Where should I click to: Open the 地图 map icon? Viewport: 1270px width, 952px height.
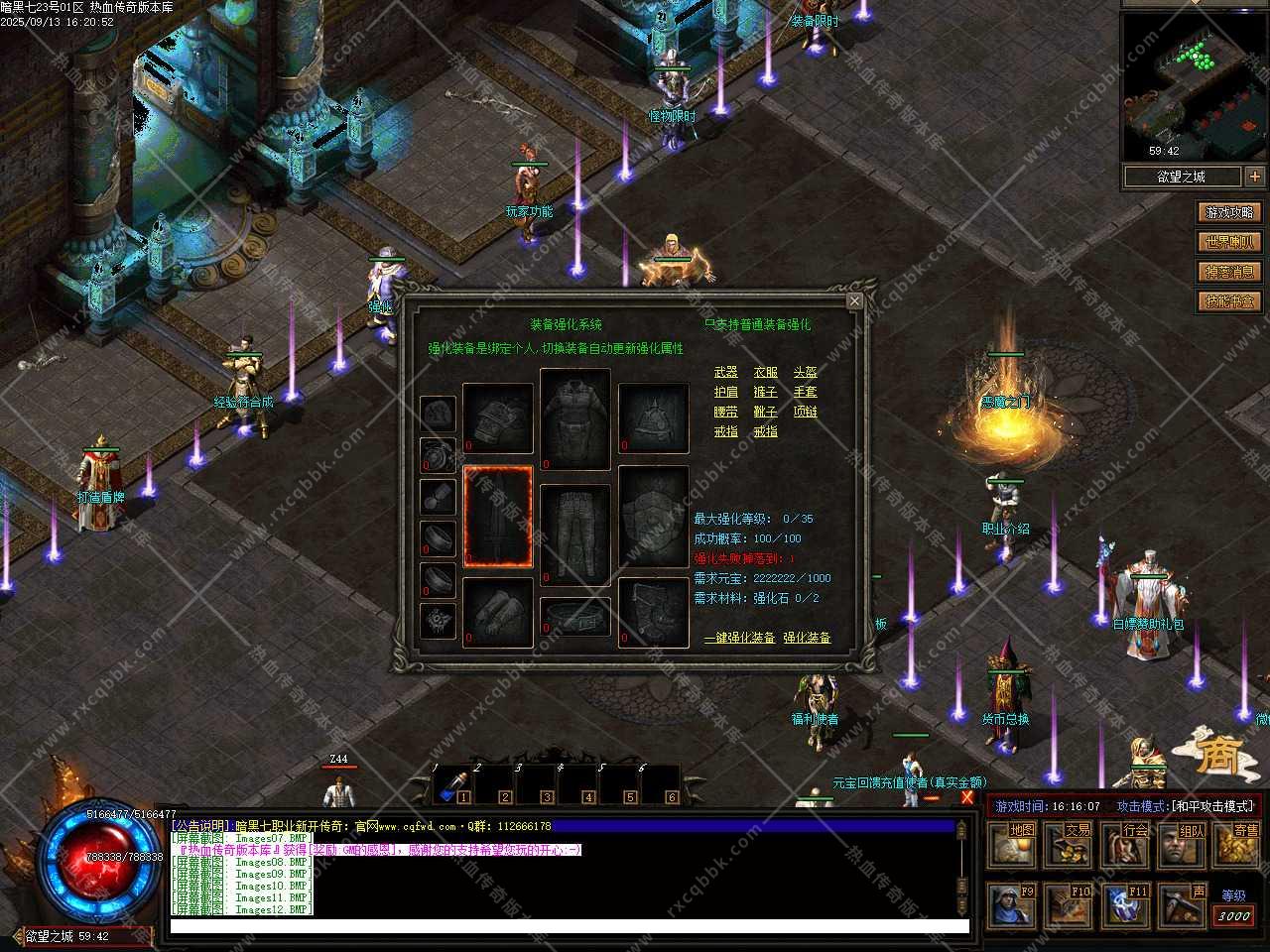pos(1014,845)
